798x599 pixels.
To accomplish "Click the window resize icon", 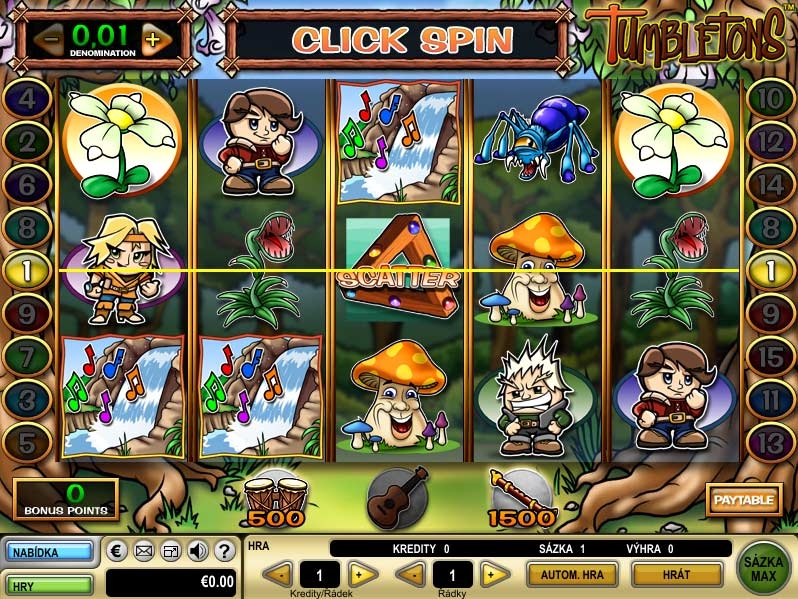I will (x=171, y=550).
